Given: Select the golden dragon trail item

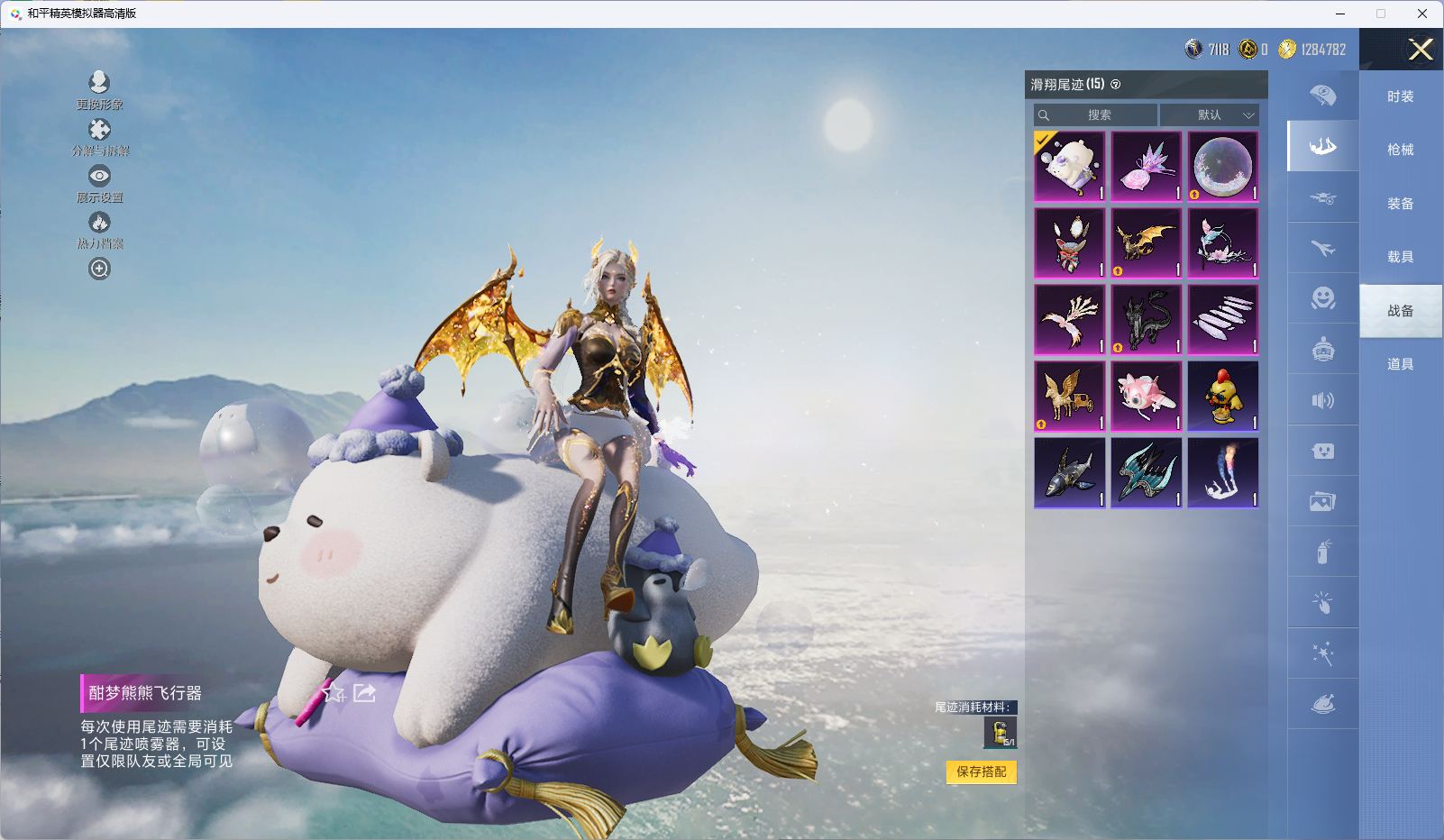Looking at the screenshot, I should tap(1147, 243).
